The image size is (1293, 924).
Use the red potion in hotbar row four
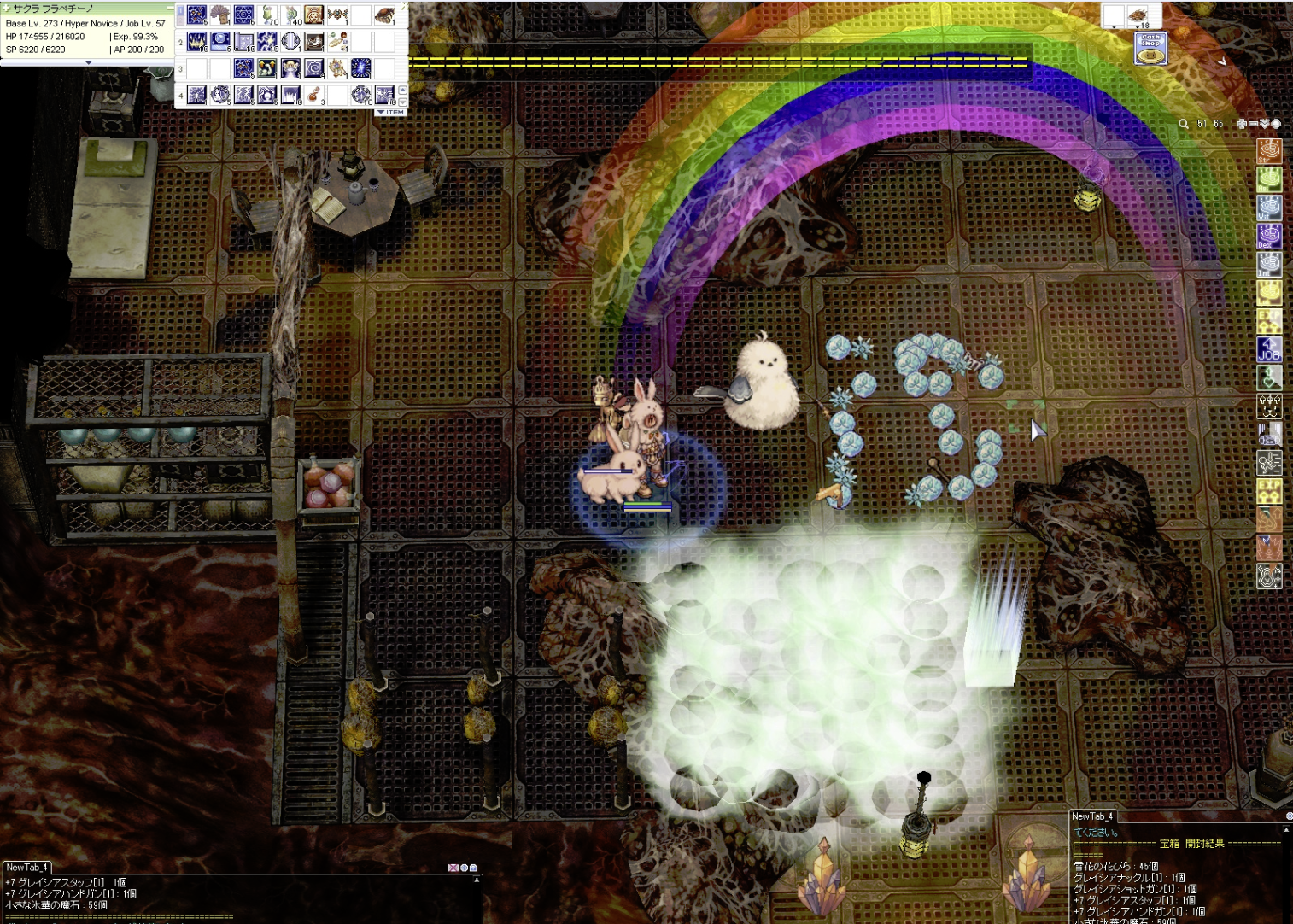tap(314, 95)
